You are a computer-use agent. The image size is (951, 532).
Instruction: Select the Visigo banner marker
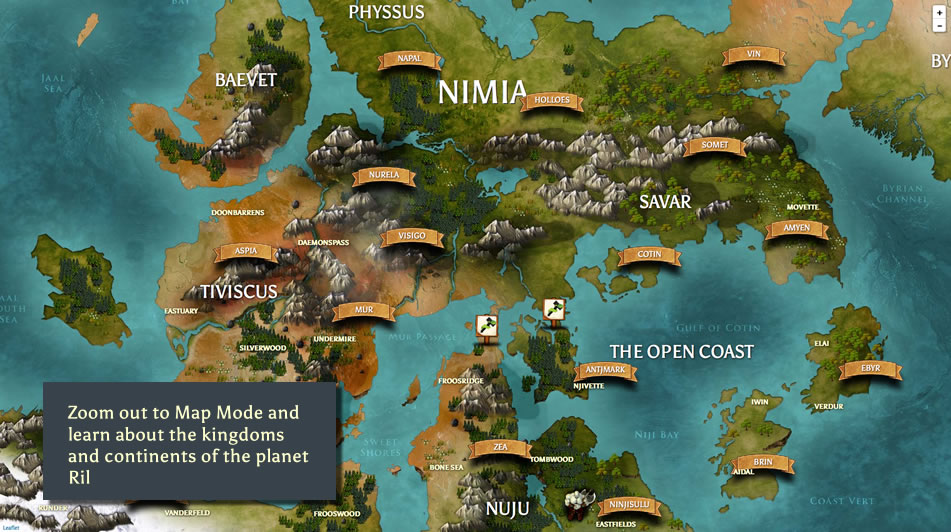click(411, 237)
